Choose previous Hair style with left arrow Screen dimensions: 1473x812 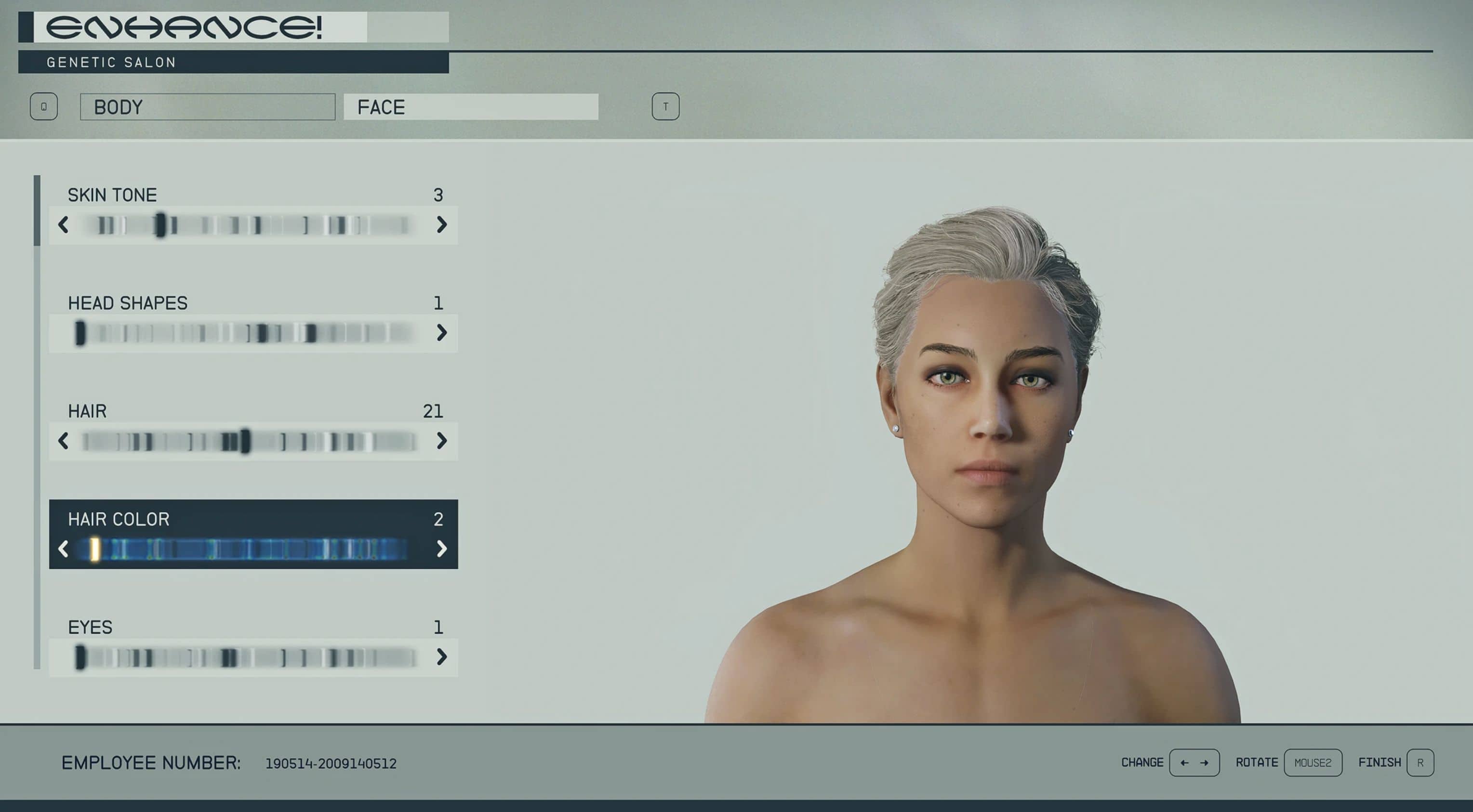click(x=64, y=441)
